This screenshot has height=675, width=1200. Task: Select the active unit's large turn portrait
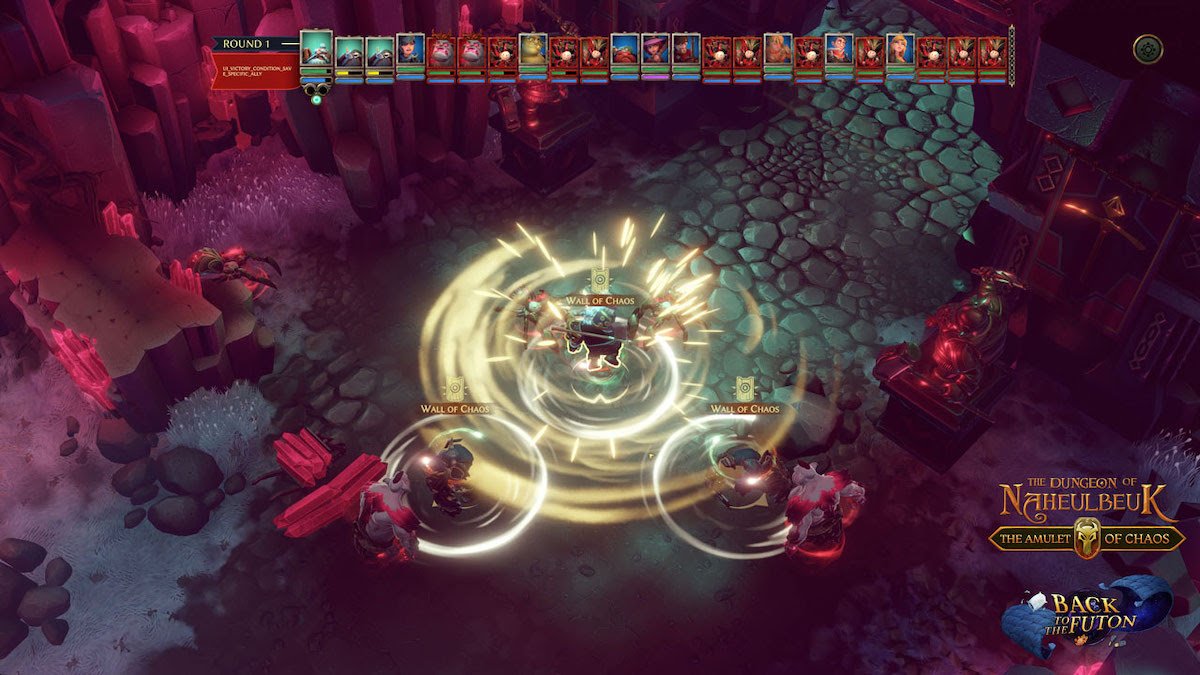point(316,47)
